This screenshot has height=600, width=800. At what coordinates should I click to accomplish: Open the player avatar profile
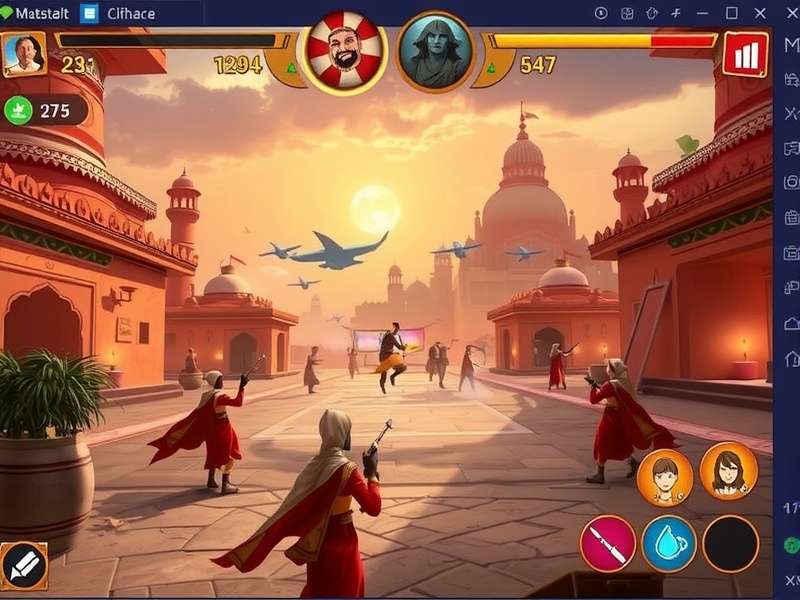(24, 53)
